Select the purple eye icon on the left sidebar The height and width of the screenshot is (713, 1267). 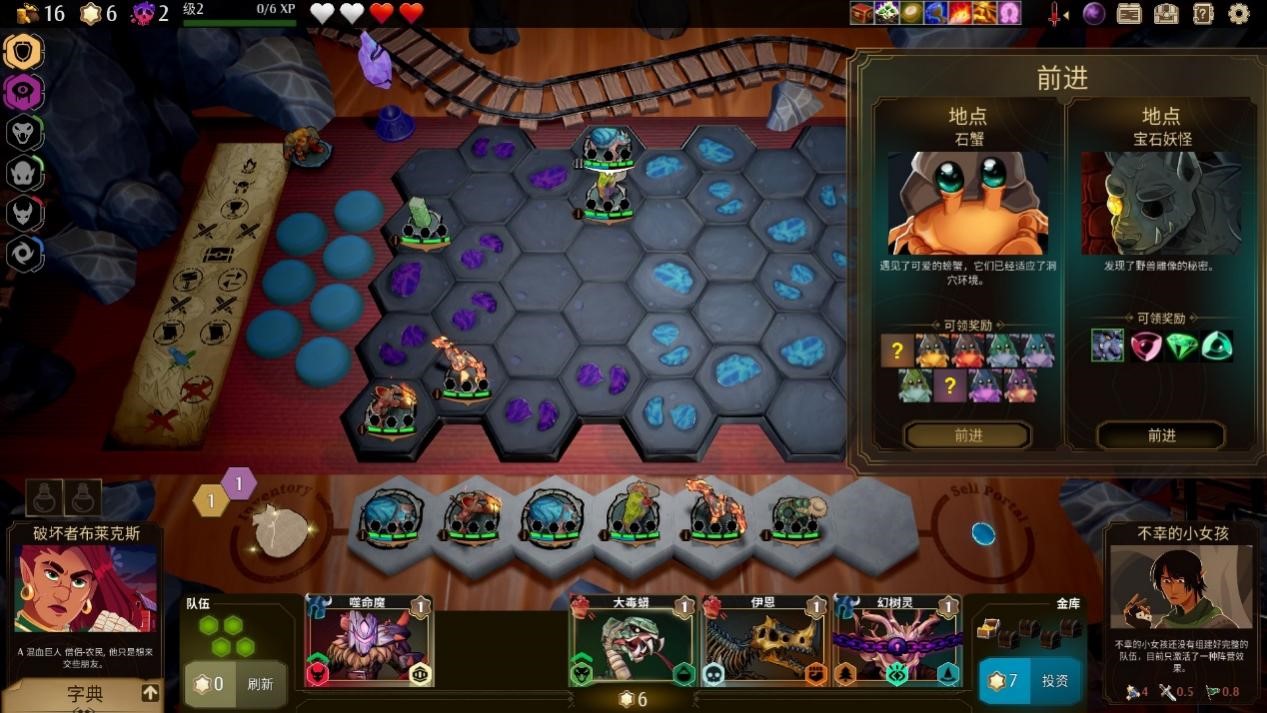pos(23,92)
